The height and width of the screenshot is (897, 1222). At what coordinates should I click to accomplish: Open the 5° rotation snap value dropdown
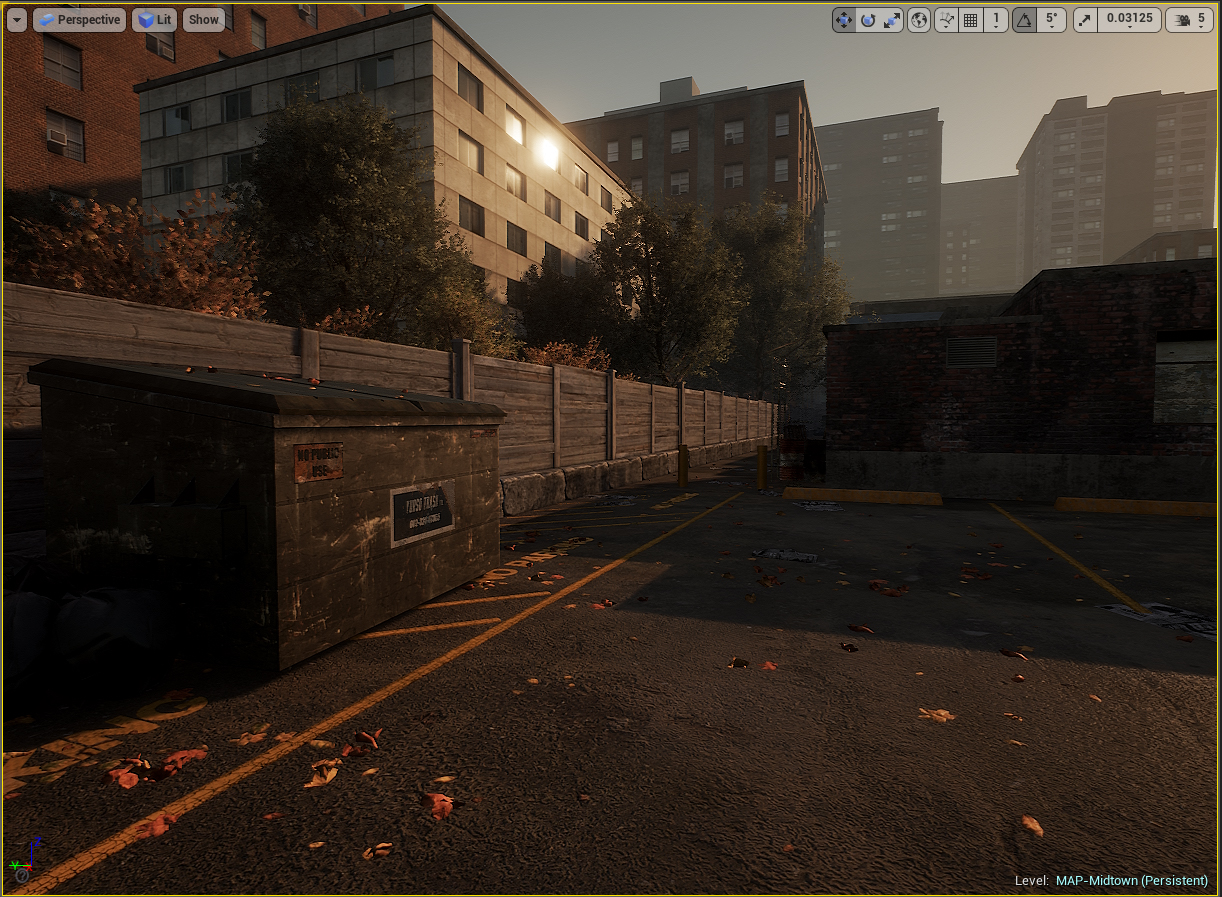(x=1051, y=20)
